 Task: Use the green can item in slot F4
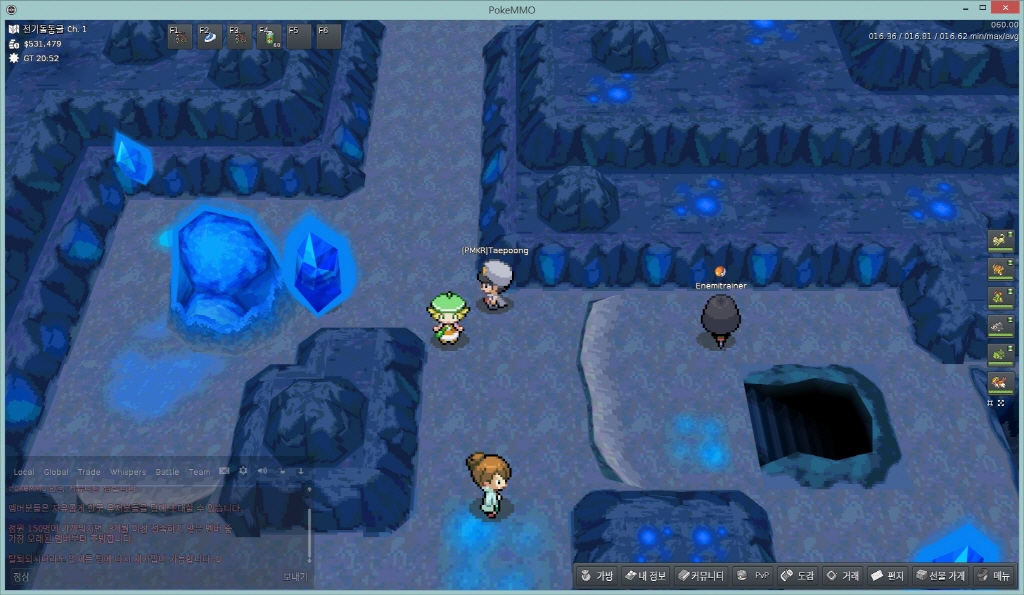[x=270, y=37]
